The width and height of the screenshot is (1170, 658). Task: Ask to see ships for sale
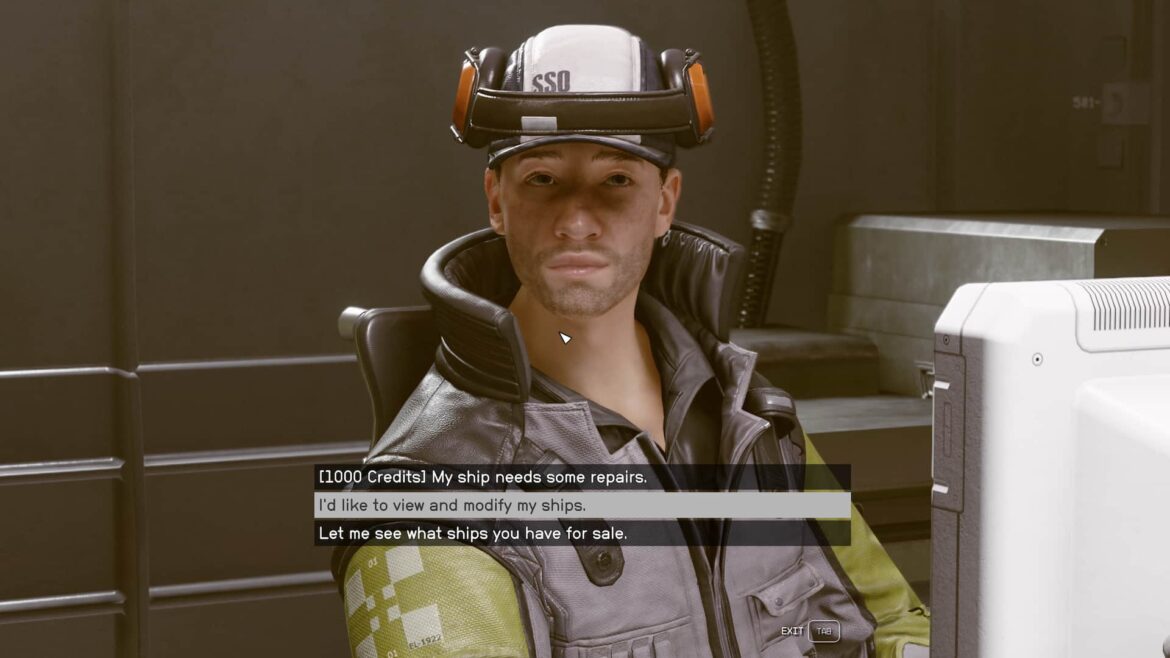[x=472, y=533]
